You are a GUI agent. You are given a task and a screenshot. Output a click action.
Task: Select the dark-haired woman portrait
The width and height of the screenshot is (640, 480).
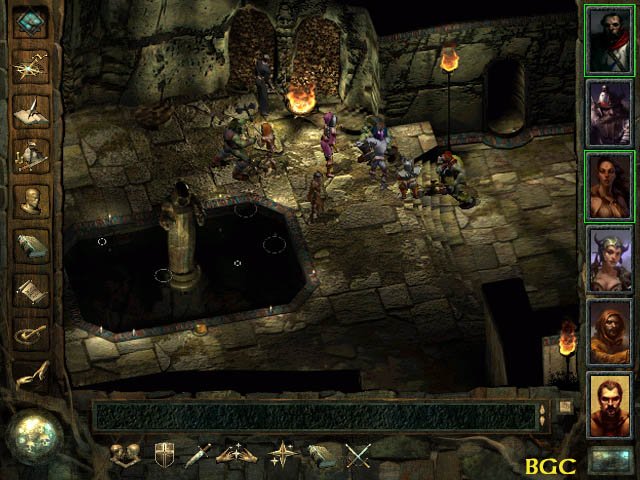609,184
